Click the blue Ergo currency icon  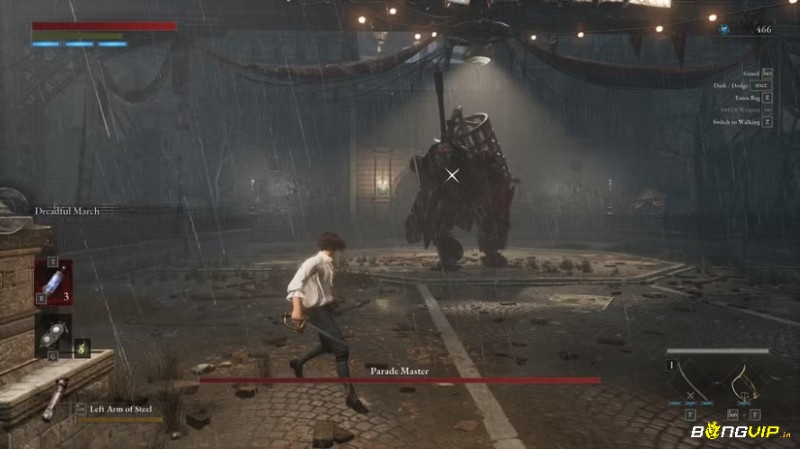click(x=725, y=30)
